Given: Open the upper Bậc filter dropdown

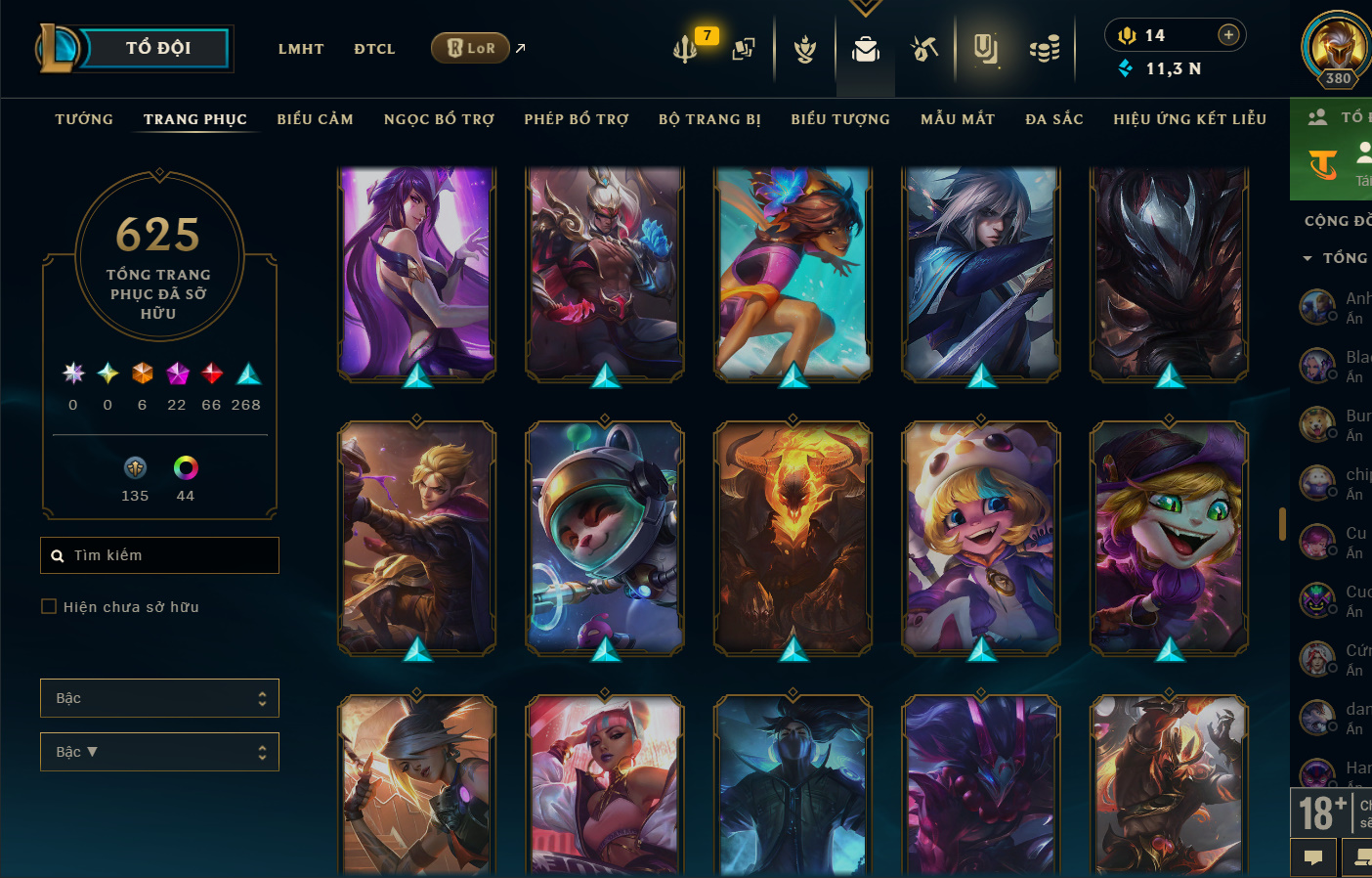Looking at the screenshot, I should [x=159, y=698].
